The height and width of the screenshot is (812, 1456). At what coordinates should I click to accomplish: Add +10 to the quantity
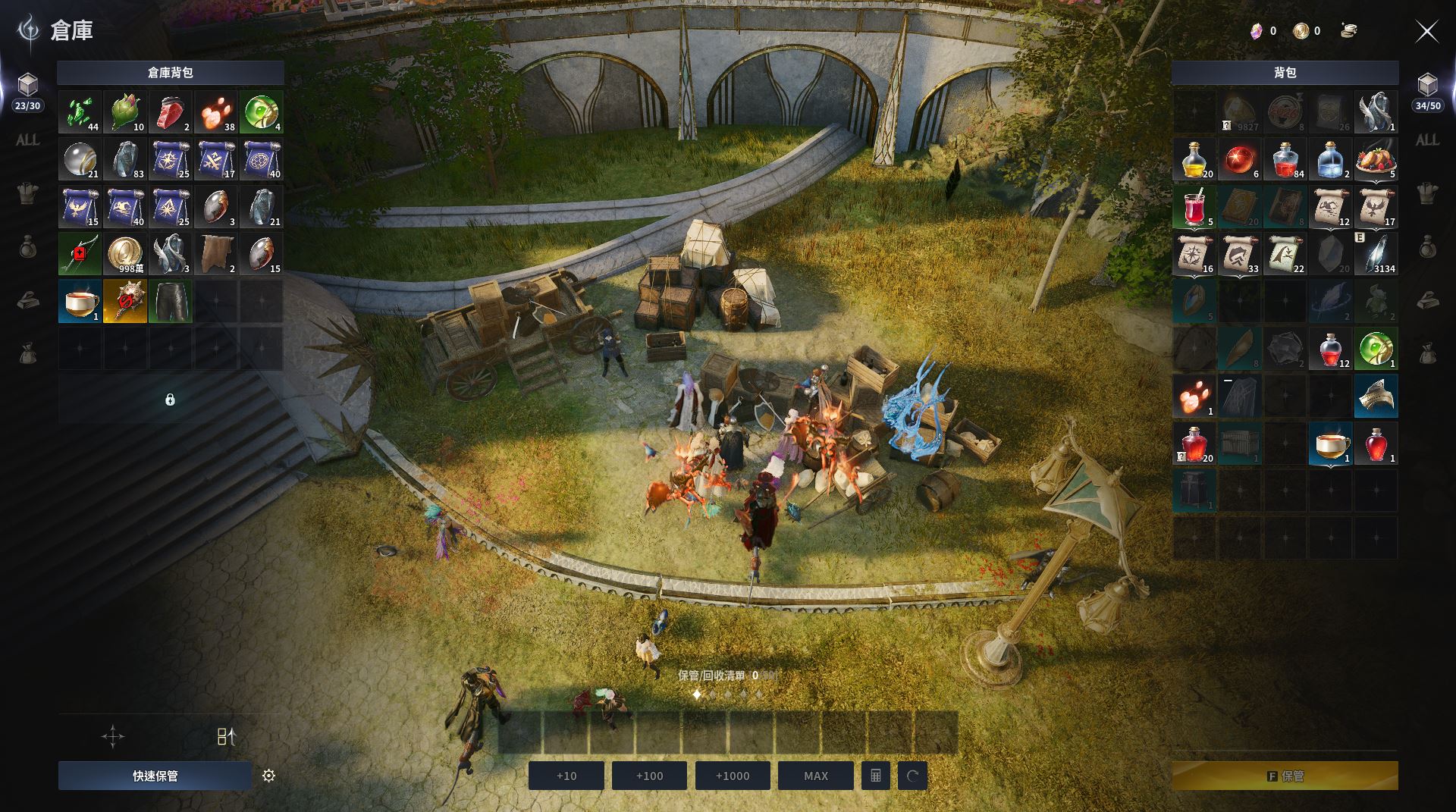(x=566, y=776)
